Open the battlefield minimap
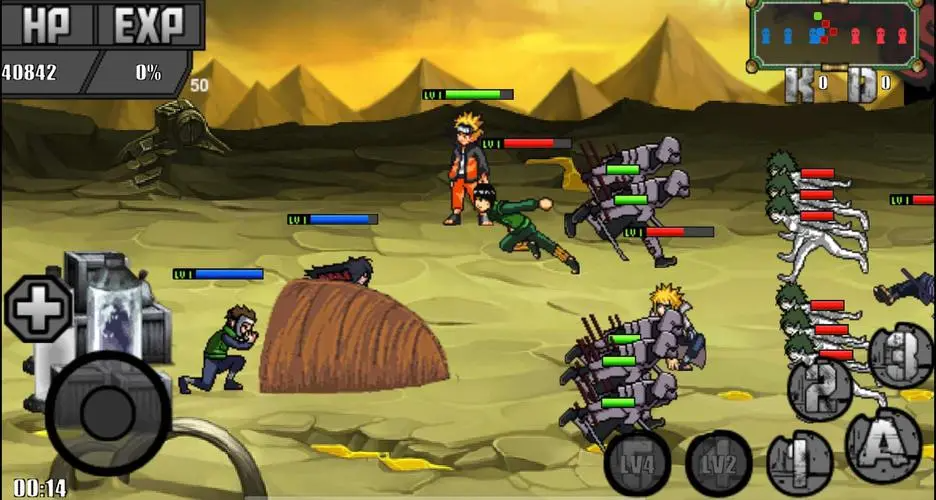This screenshot has width=936, height=500. (x=833, y=35)
